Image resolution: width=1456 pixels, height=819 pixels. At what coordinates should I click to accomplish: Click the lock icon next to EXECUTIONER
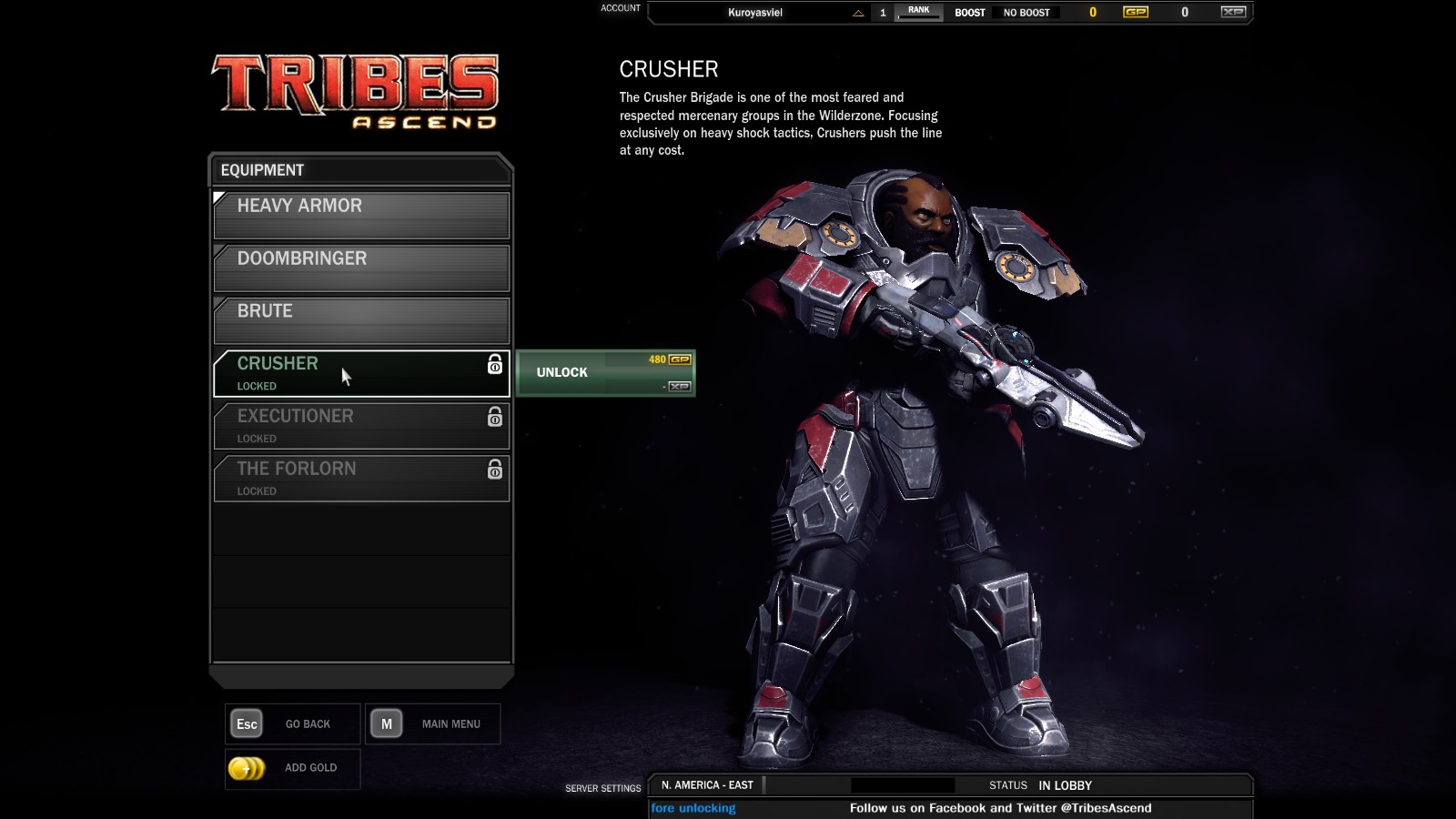point(494,420)
